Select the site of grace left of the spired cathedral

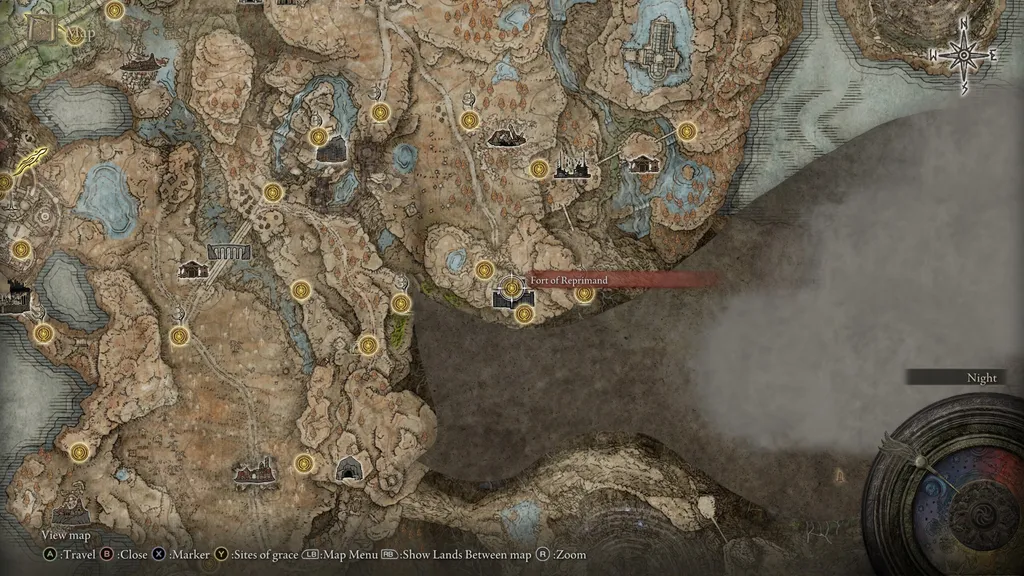tap(540, 168)
